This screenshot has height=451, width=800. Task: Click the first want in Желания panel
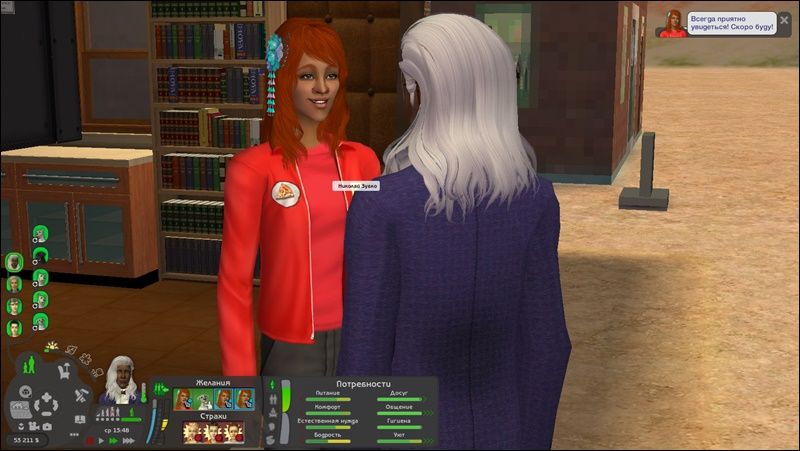[x=183, y=399]
